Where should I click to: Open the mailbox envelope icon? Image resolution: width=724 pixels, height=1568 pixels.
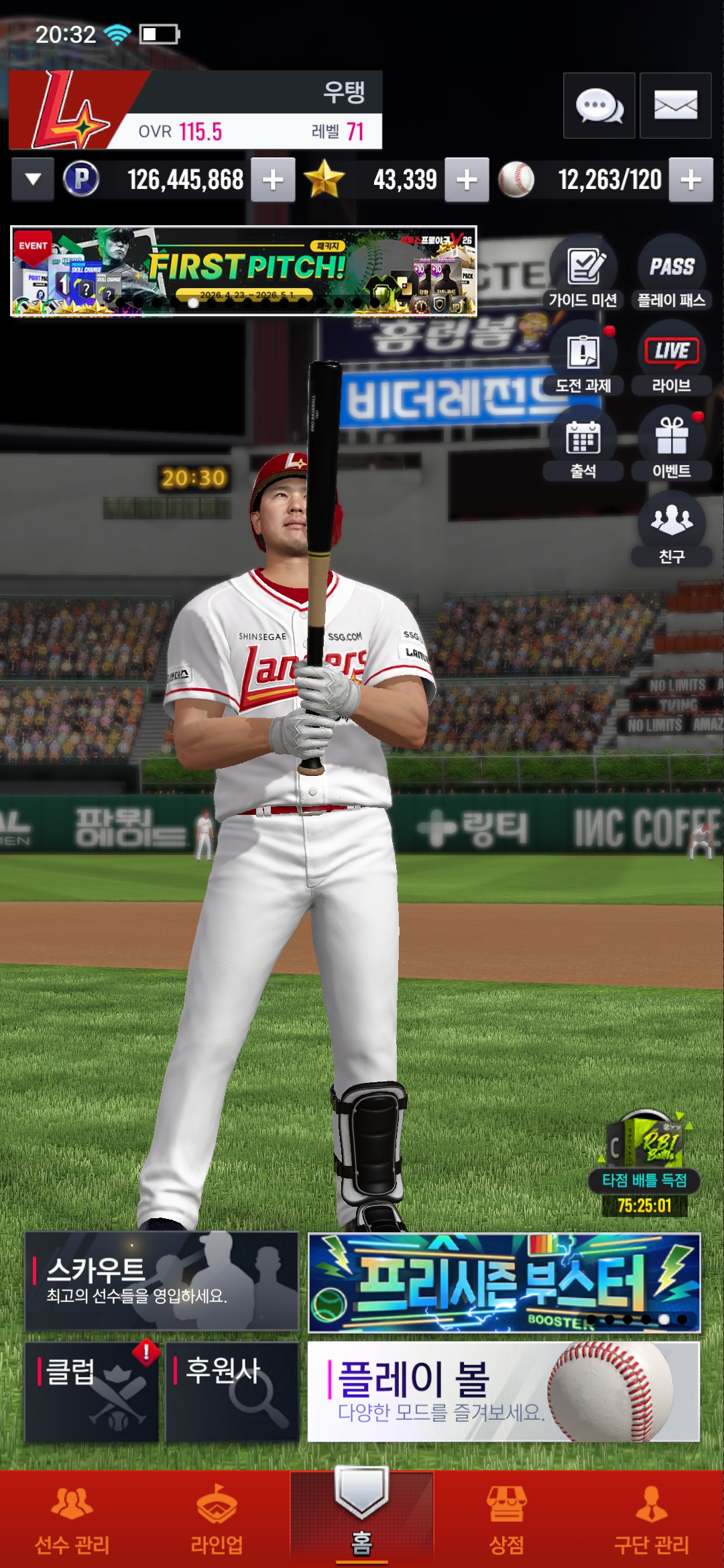675,106
